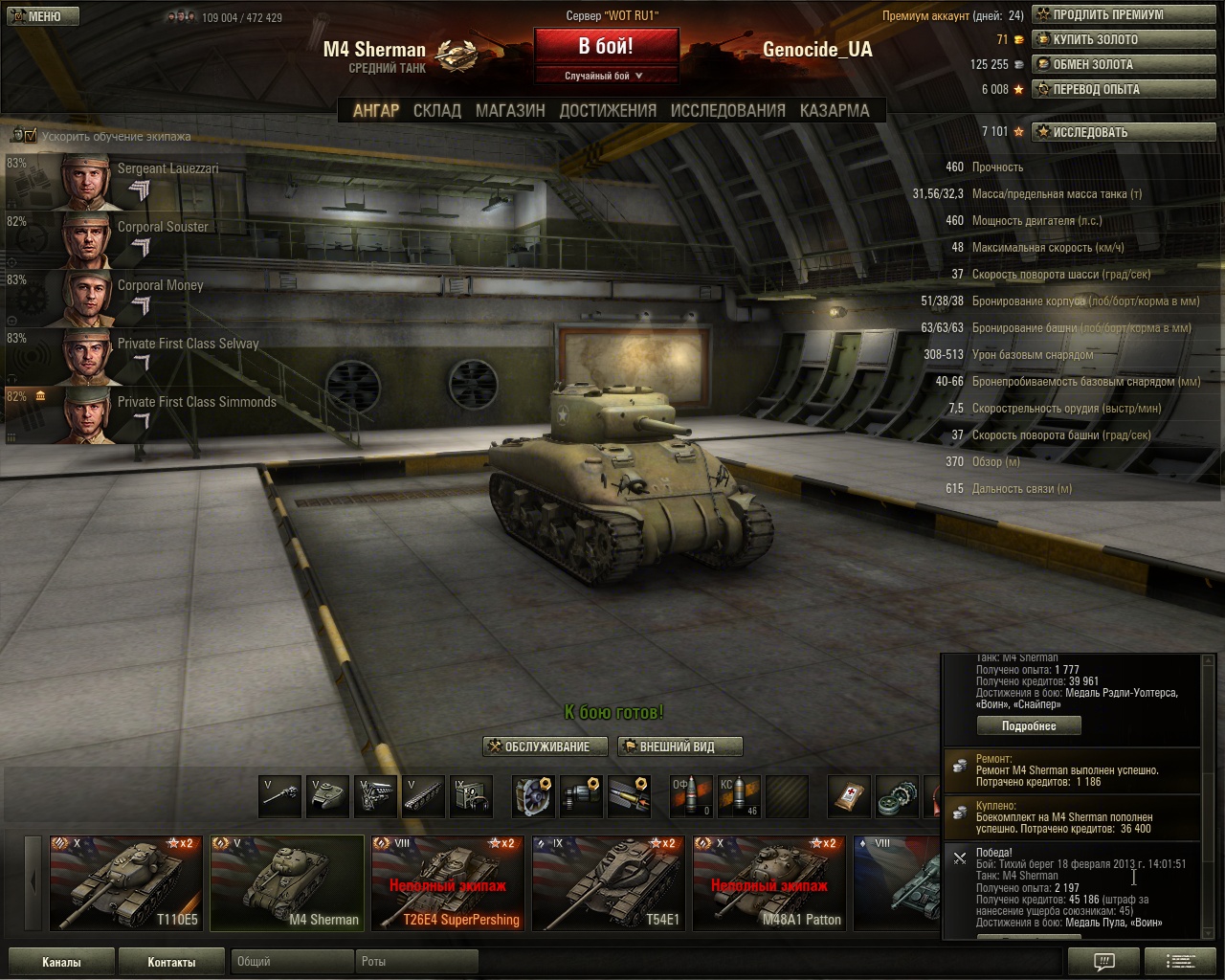The image size is (1225, 980).
Task: Click the ПРОДЛИТЬ ПРЕМИУМ button
Action: click(x=1123, y=14)
